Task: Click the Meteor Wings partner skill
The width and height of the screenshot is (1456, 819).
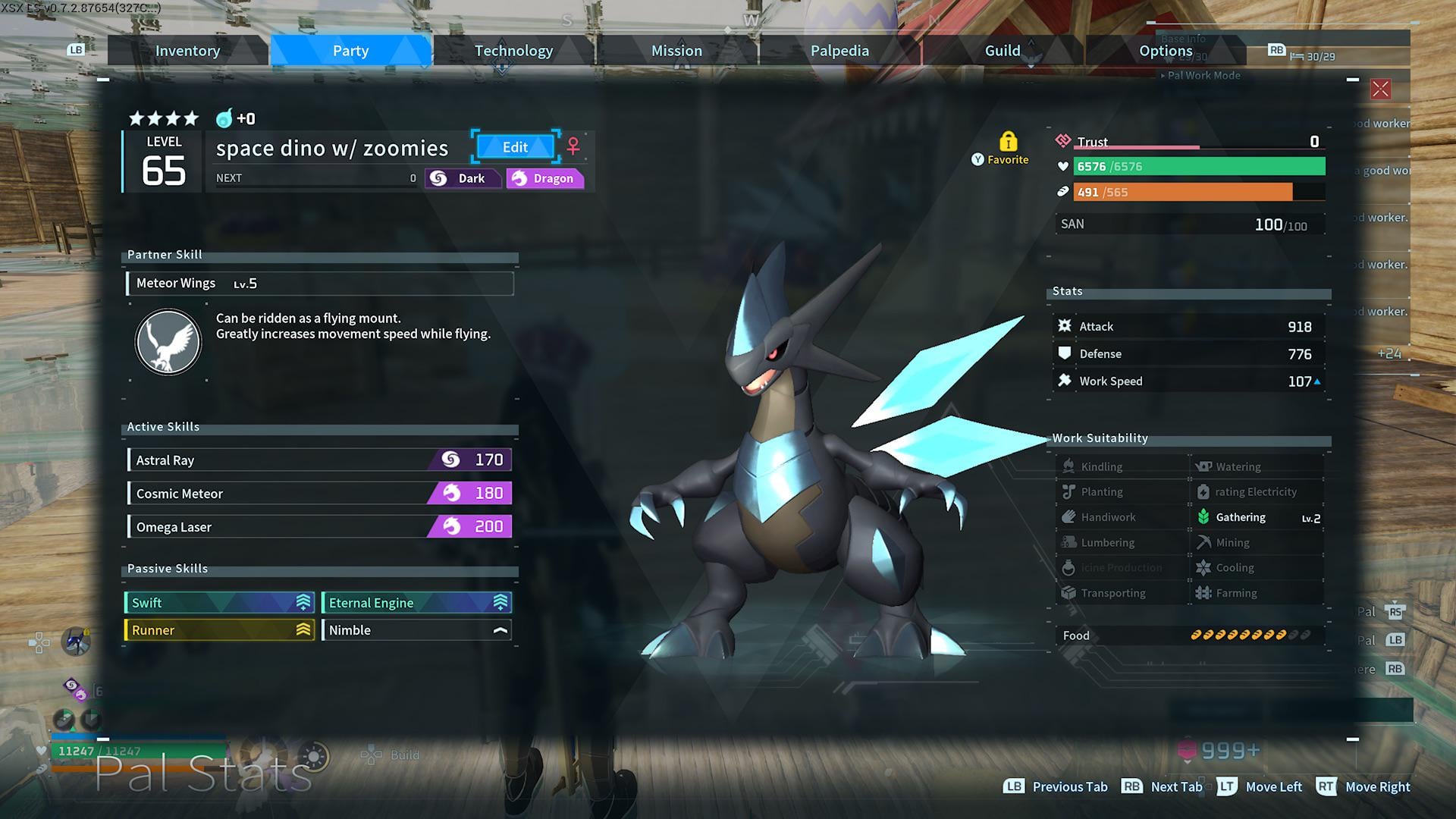Action: (319, 284)
